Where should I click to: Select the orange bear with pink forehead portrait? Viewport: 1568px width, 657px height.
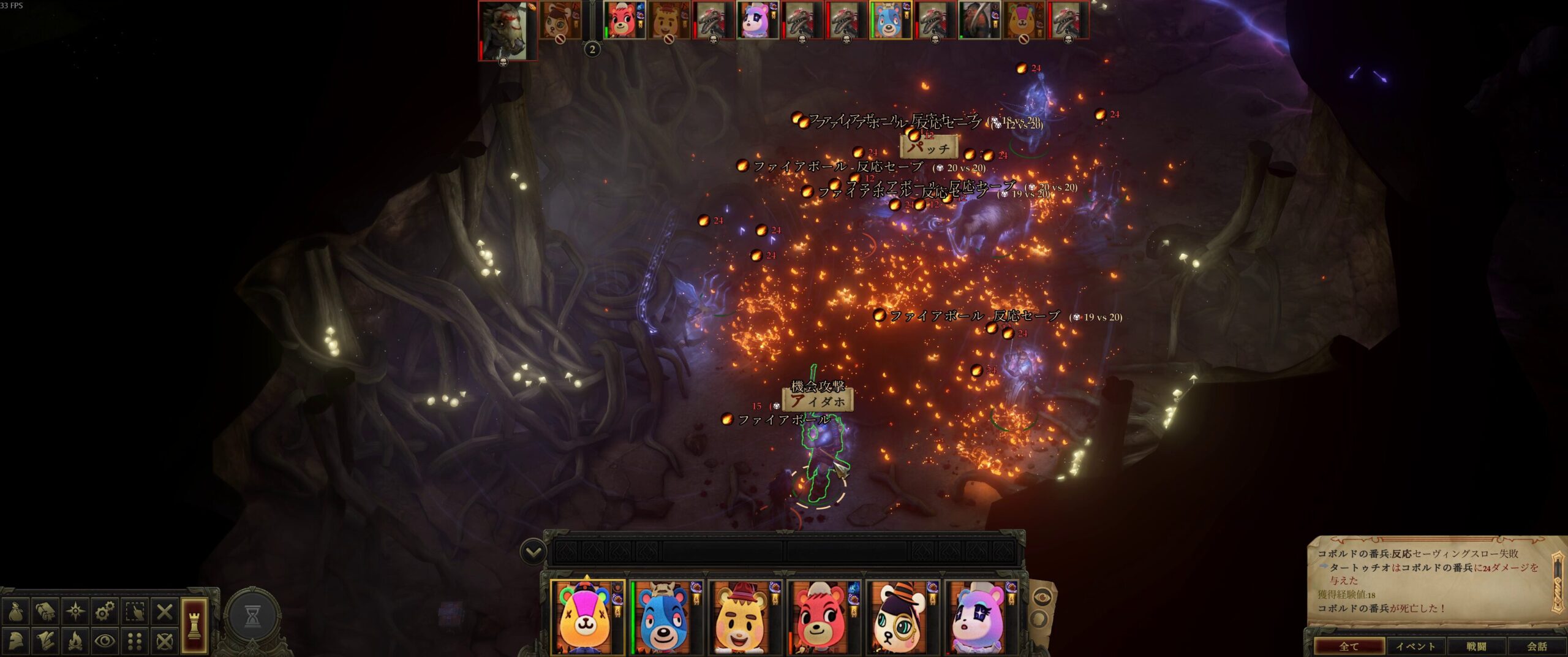click(586, 618)
